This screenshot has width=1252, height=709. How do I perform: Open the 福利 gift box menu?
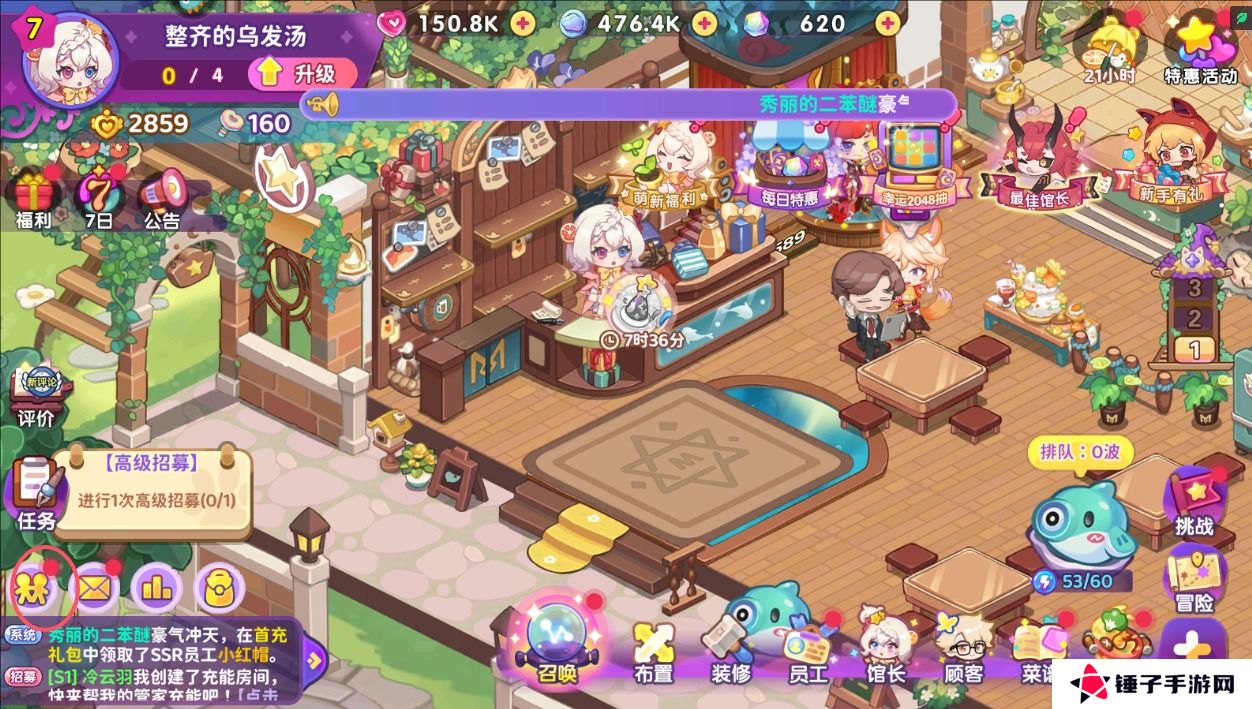[x=33, y=195]
